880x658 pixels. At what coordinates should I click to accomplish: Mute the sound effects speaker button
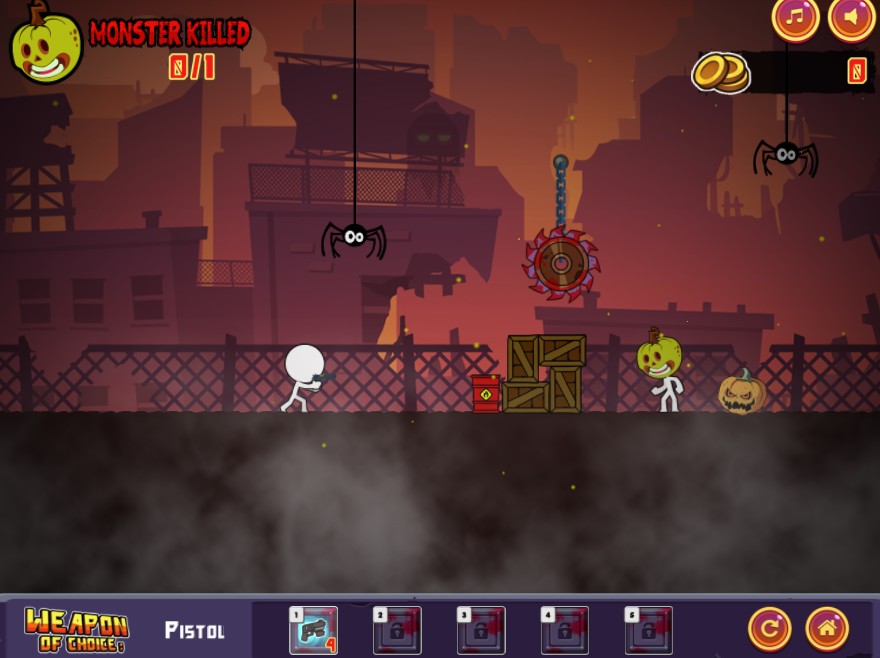(851, 18)
